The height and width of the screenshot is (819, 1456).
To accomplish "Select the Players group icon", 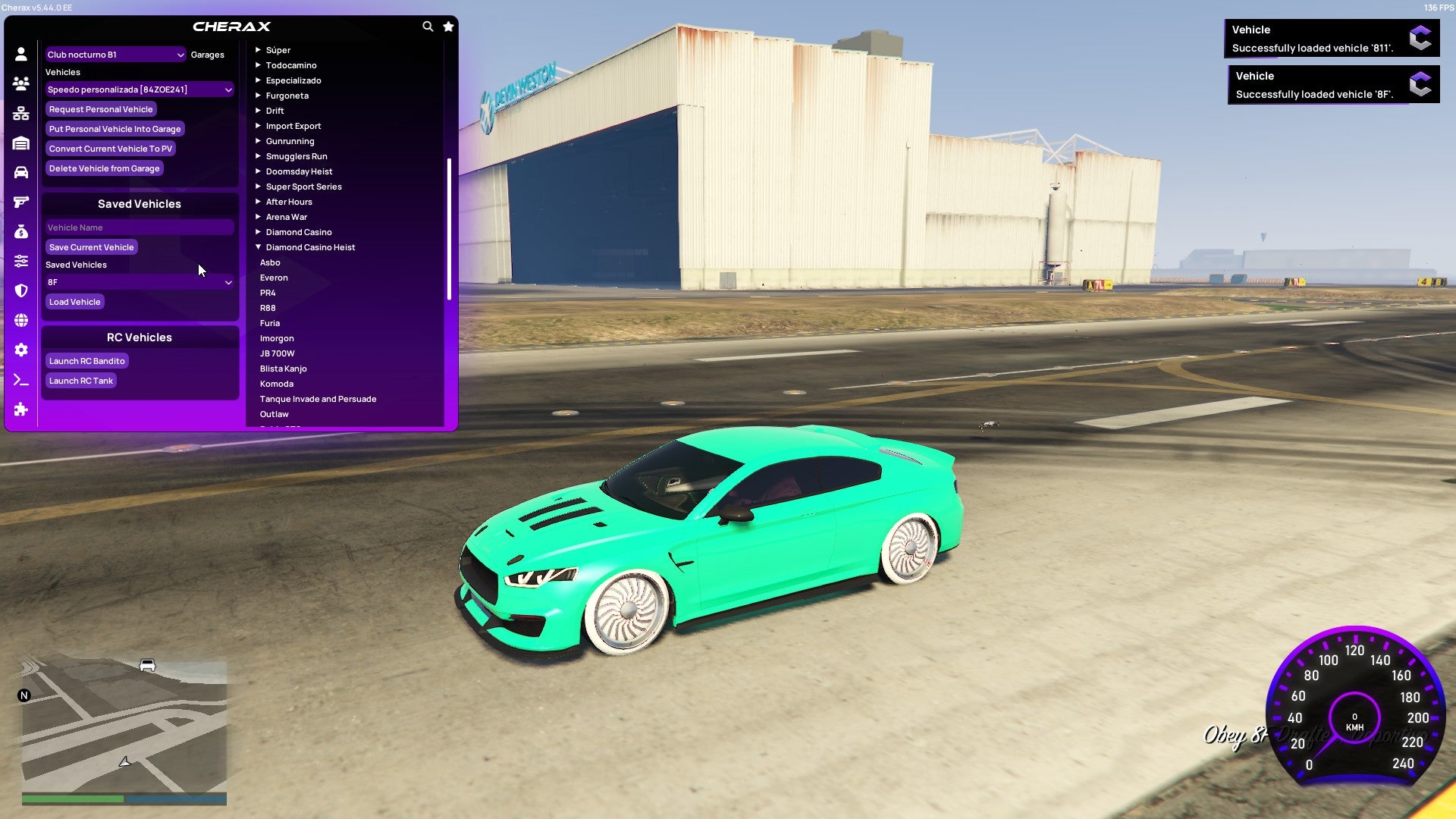I will (20, 82).
